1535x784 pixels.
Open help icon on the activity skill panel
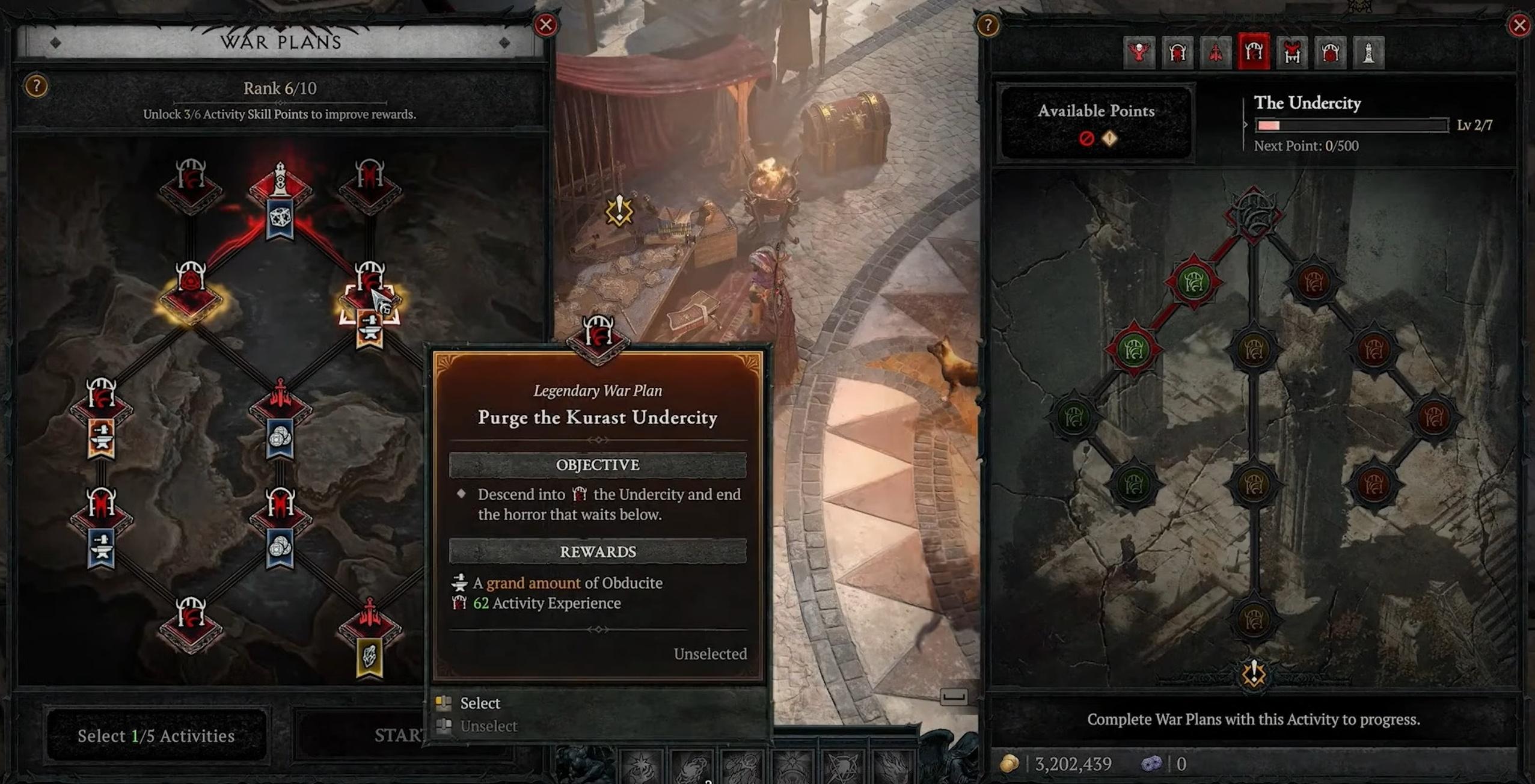pyautogui.click(x=987, y=25)
